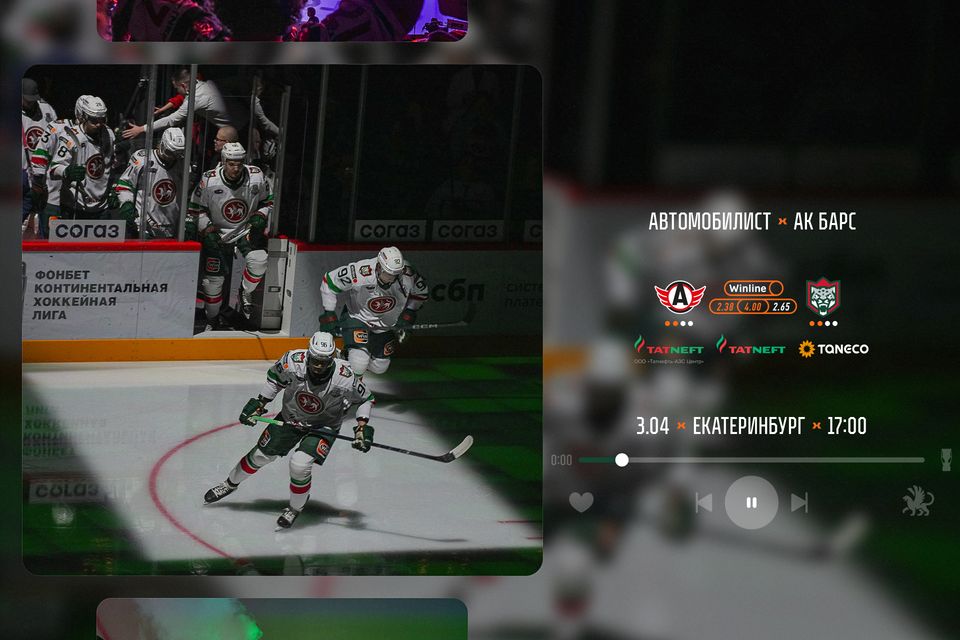The width and height of the screenshot is (960, 640).
Task: Show the photo card at the bottom
Action: (x=282, y=619)
